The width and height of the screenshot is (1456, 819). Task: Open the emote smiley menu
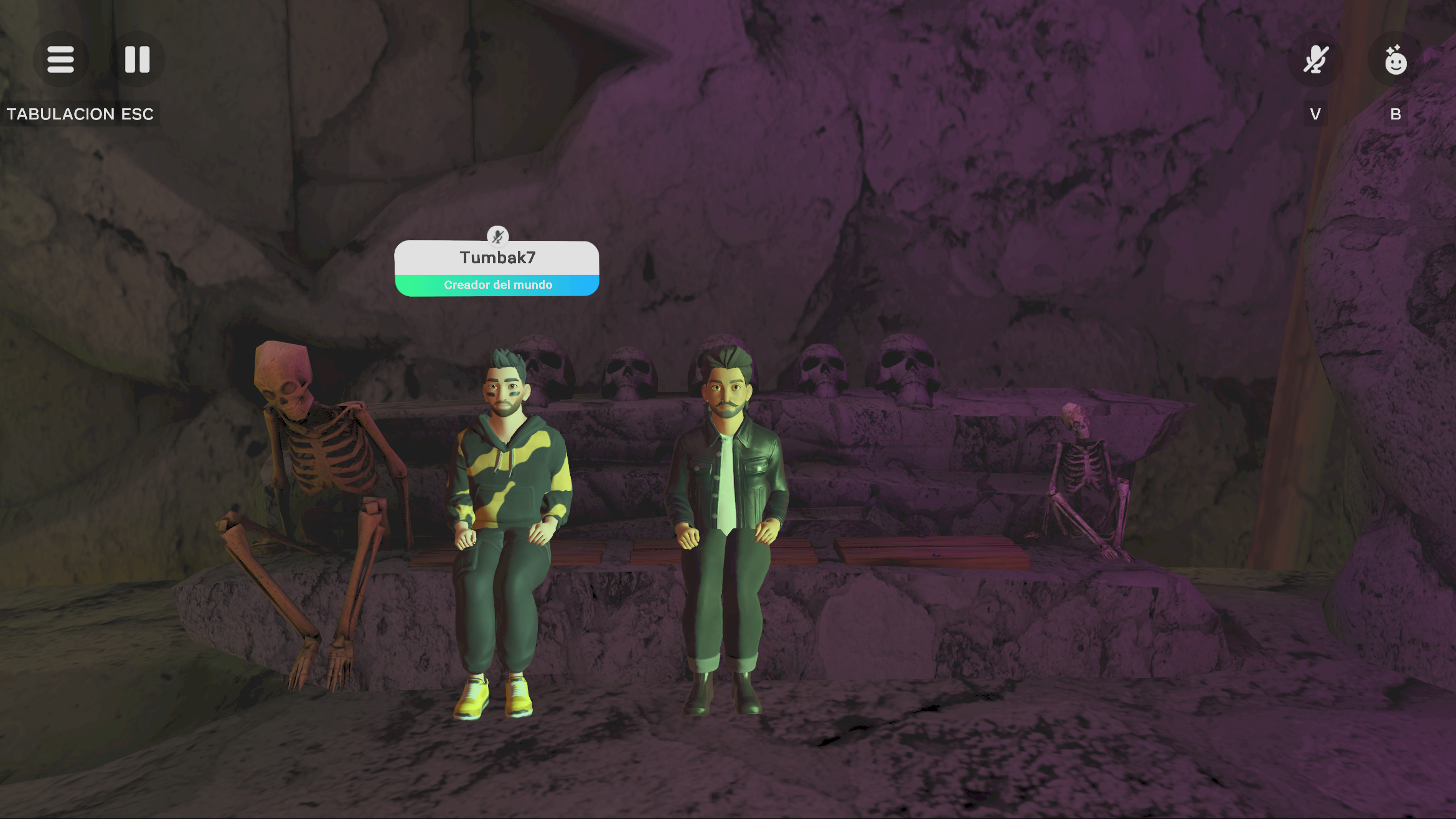pyautogui.click(x=1395, y=60)
